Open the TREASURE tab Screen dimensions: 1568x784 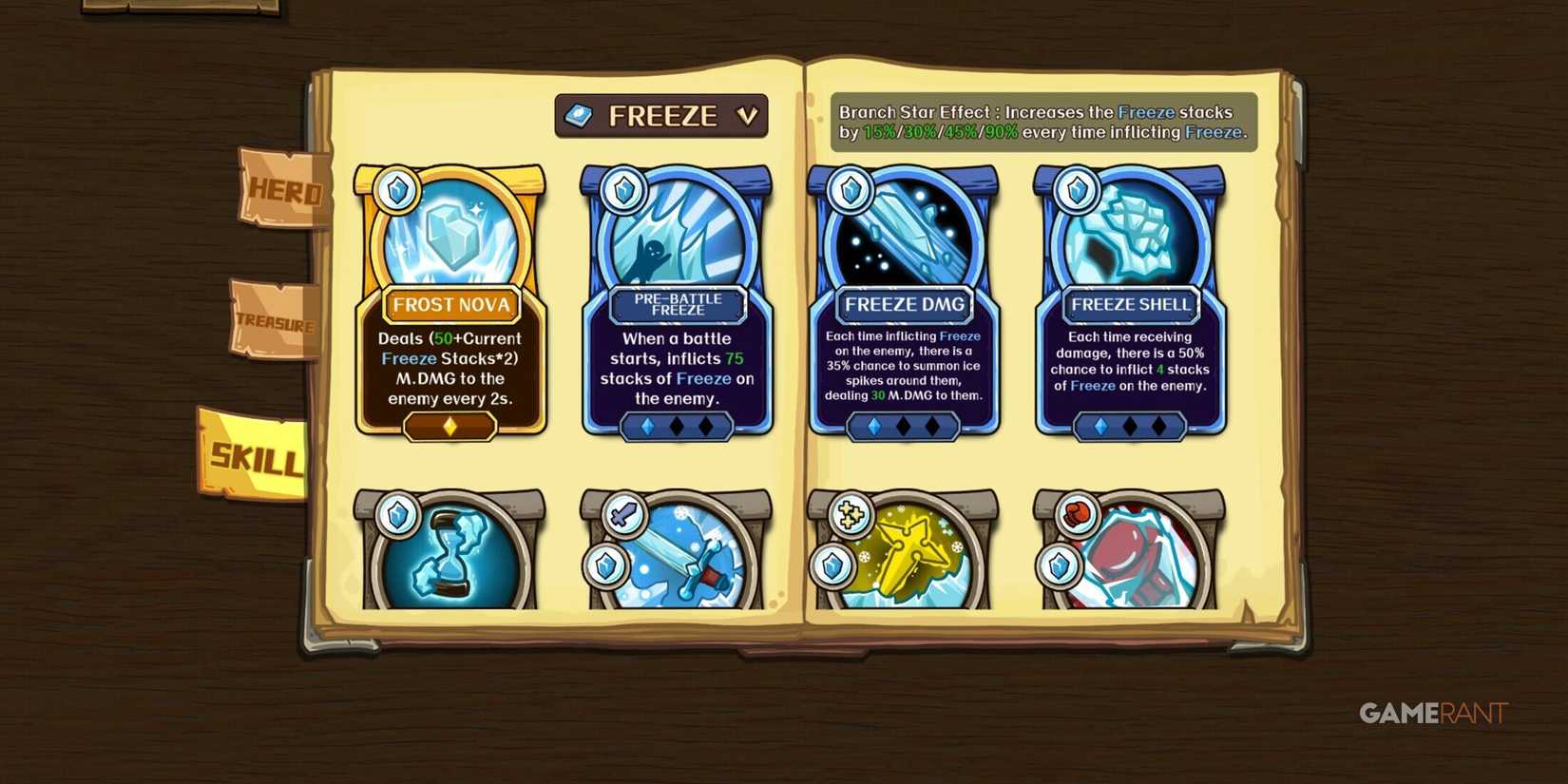(274, 323)
